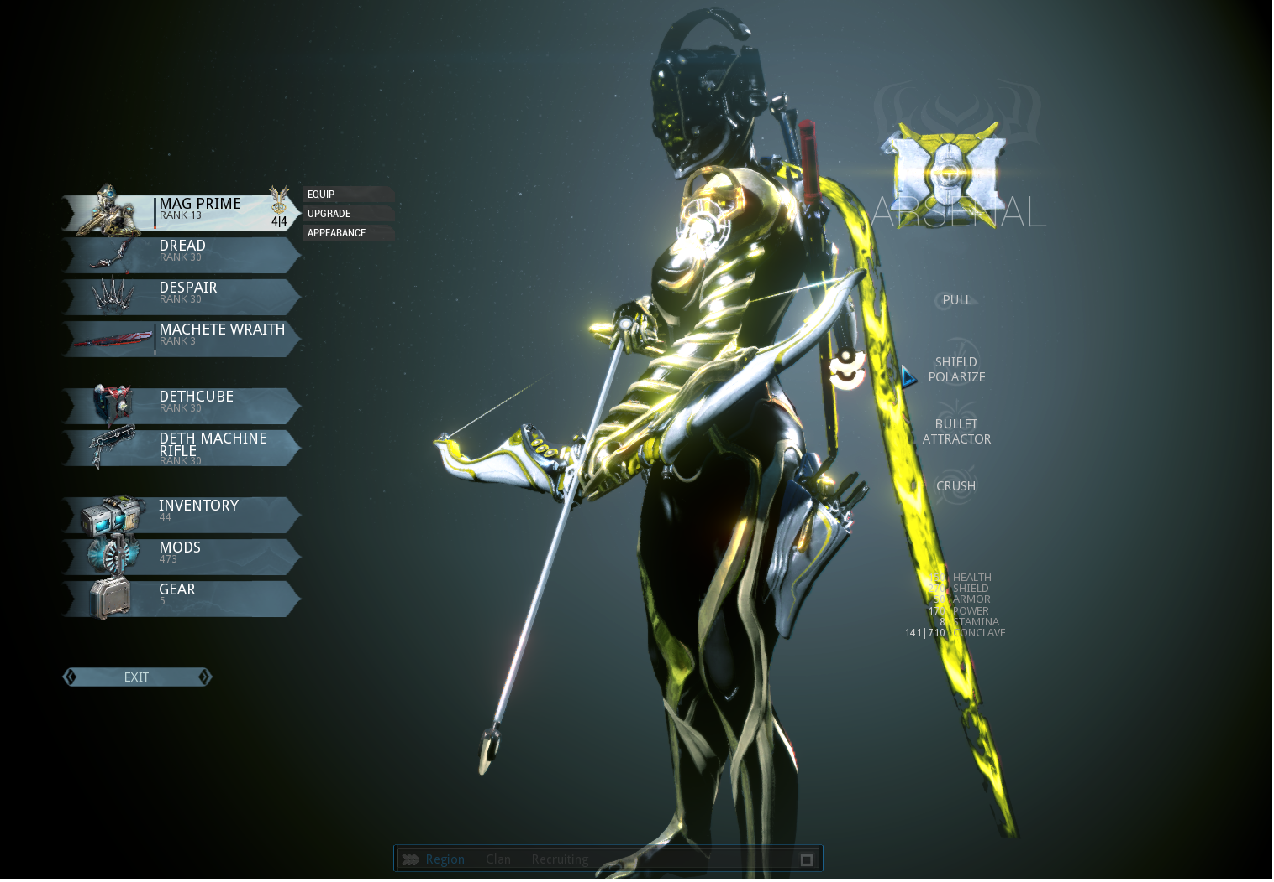Select the Shield Polarize ability
This screenshot has width=1274, height=882.
(956, 369)
